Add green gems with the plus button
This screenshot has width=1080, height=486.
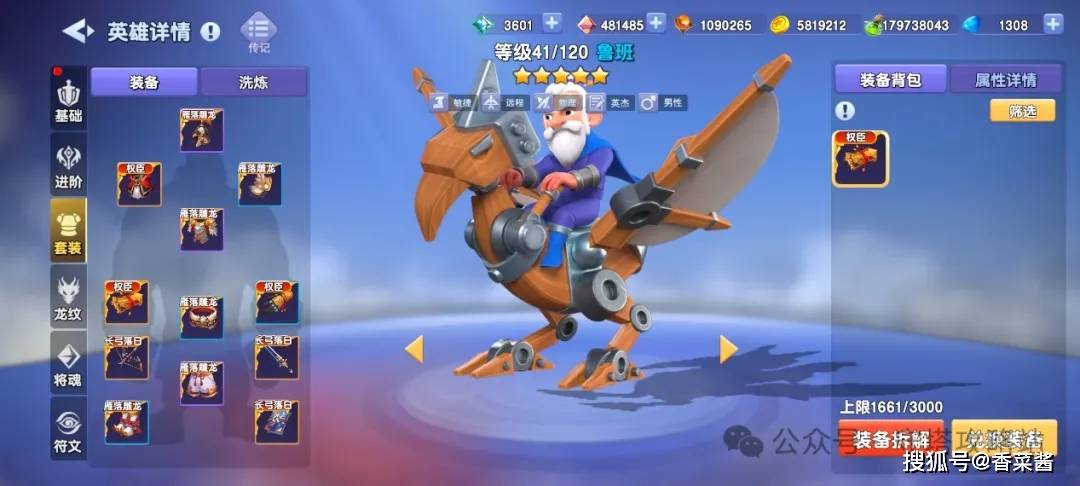(x=552, y=22)
